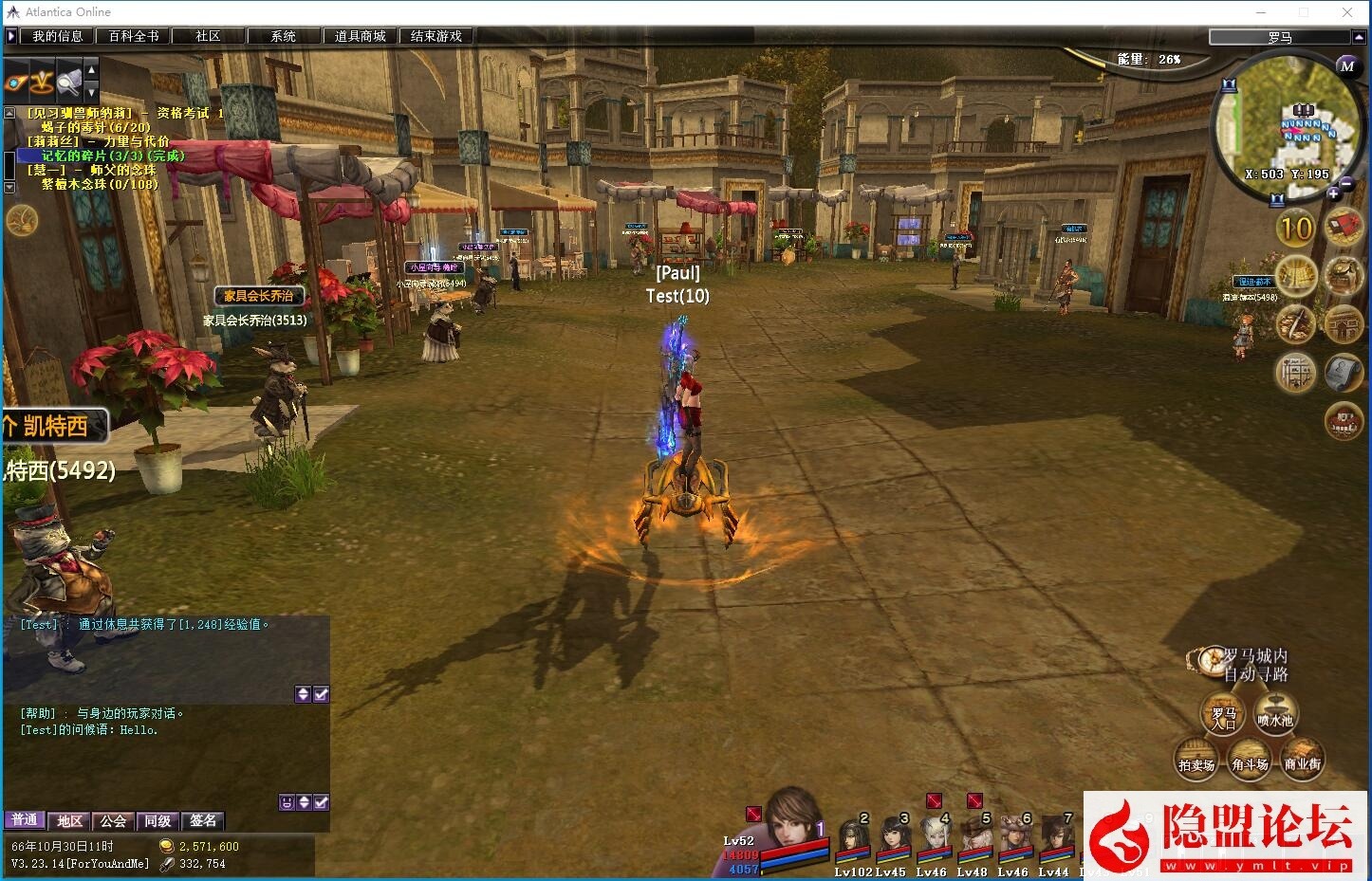This screenshot has height=881, width=1372.
Task: Open the 系统 system menu
Action: pyautogui.click(x=284, y=36)
